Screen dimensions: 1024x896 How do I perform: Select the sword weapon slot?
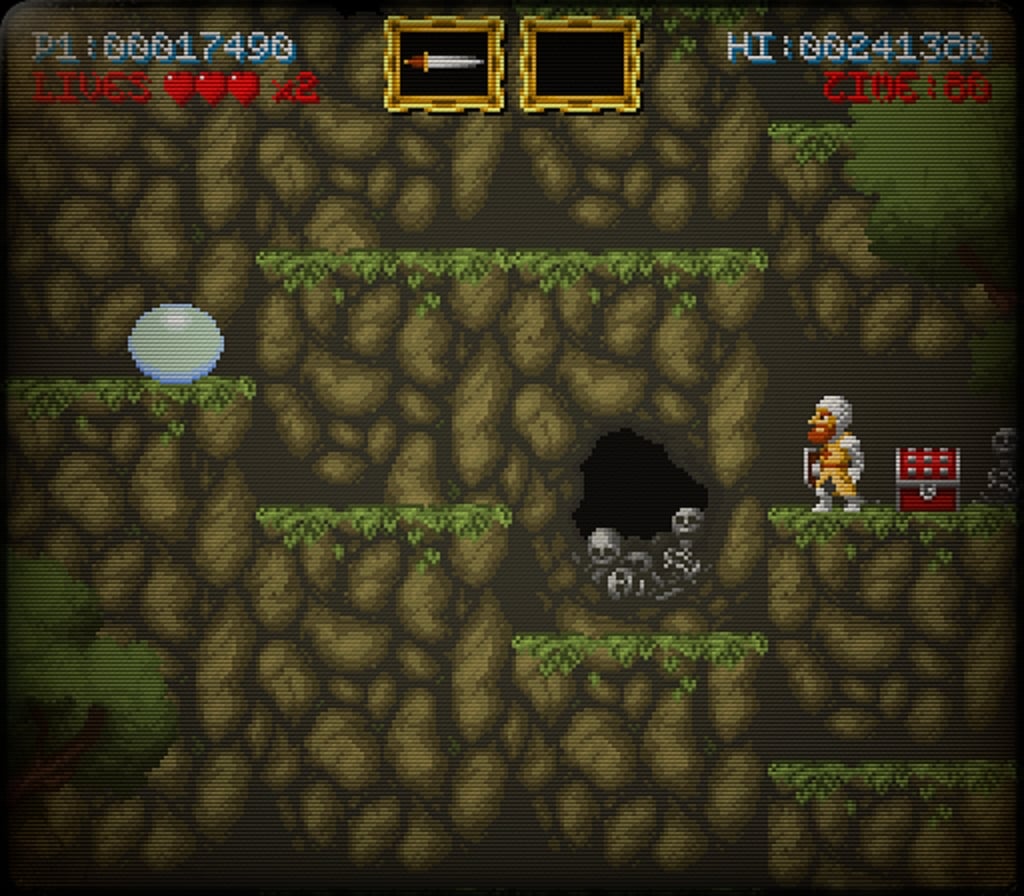[x=444, y=63]
